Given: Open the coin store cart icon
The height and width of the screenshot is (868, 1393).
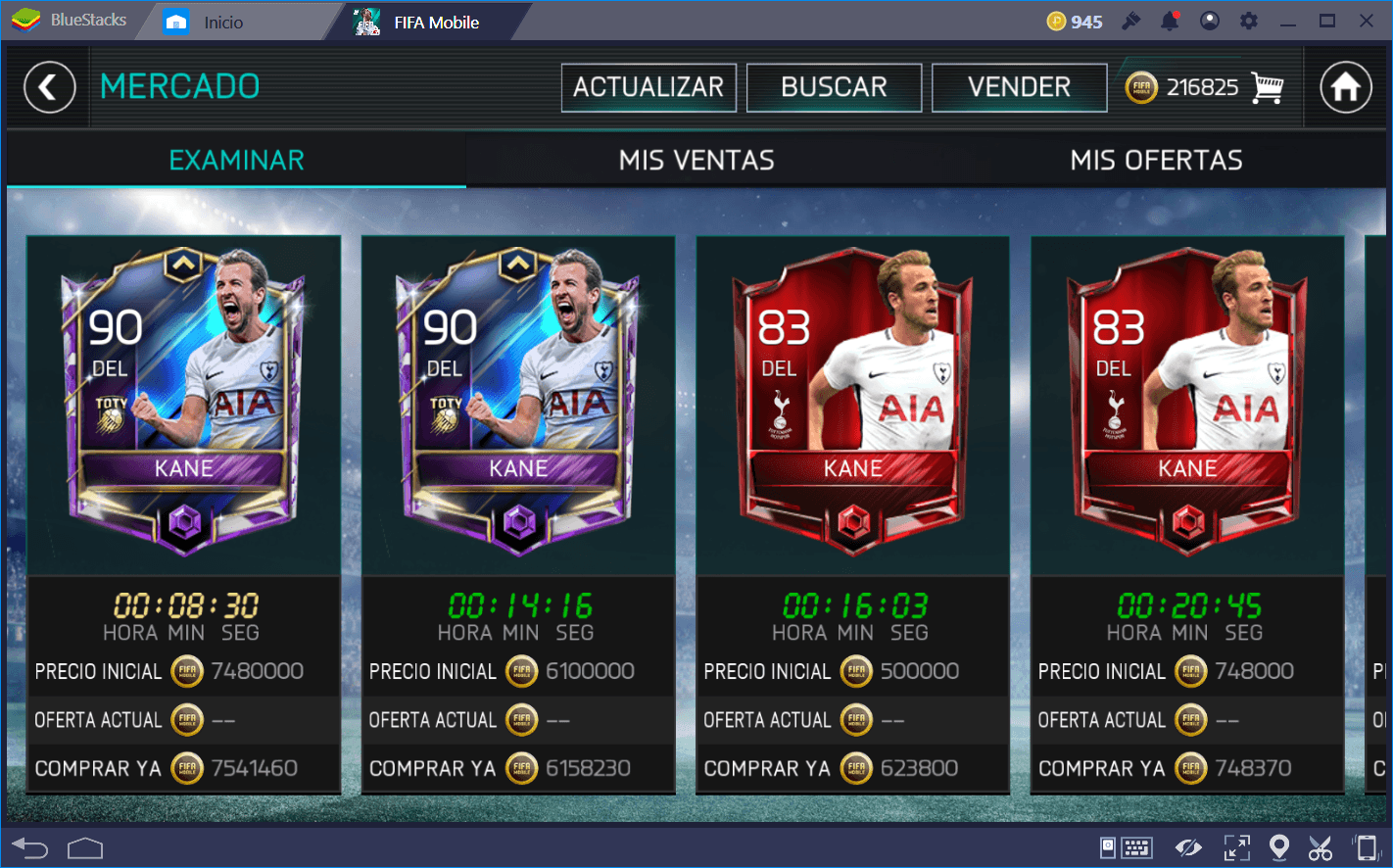Looking at the screenshot, I should point(1268,88).
